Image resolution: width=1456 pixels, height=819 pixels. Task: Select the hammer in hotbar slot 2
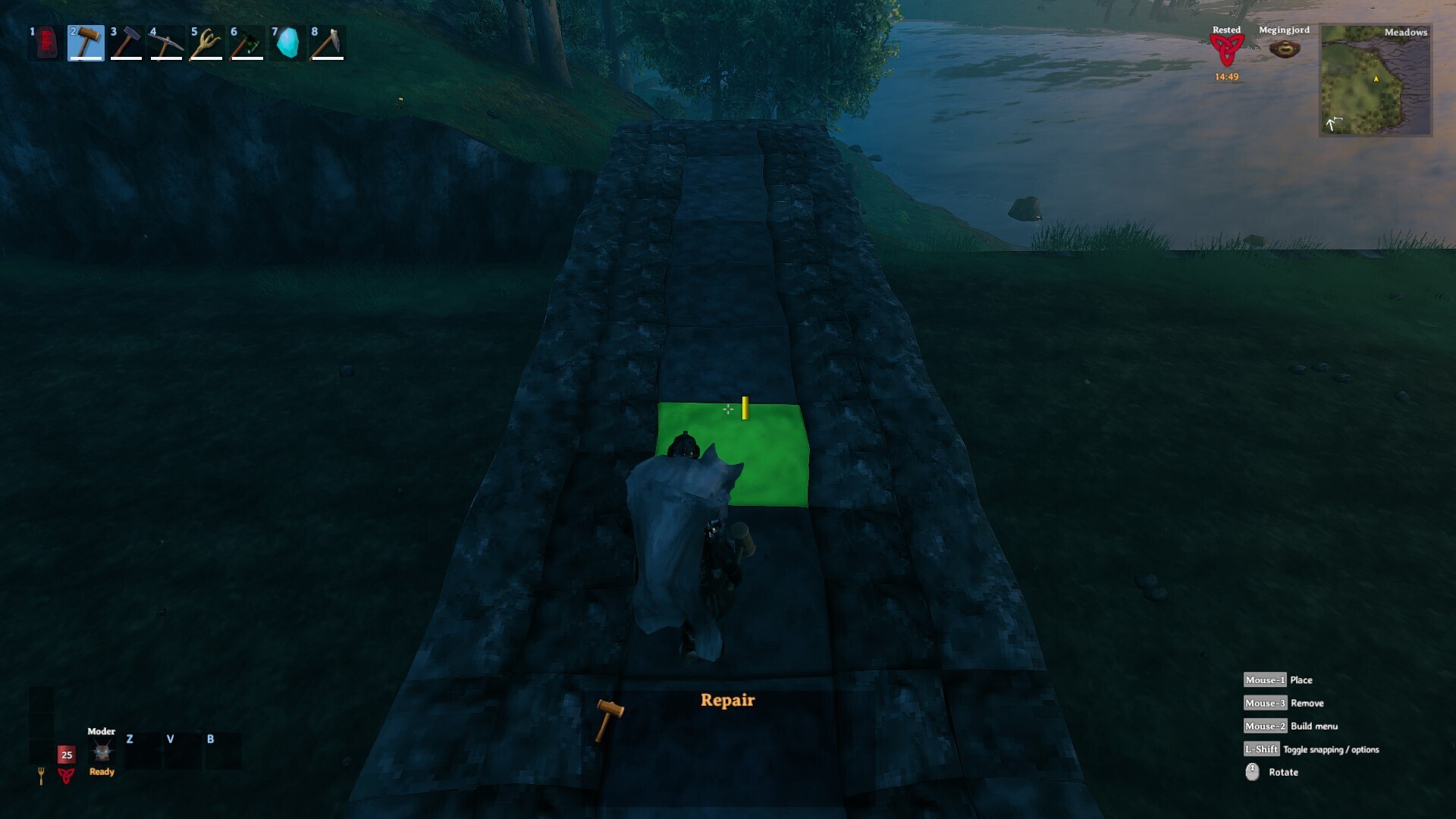85,43
